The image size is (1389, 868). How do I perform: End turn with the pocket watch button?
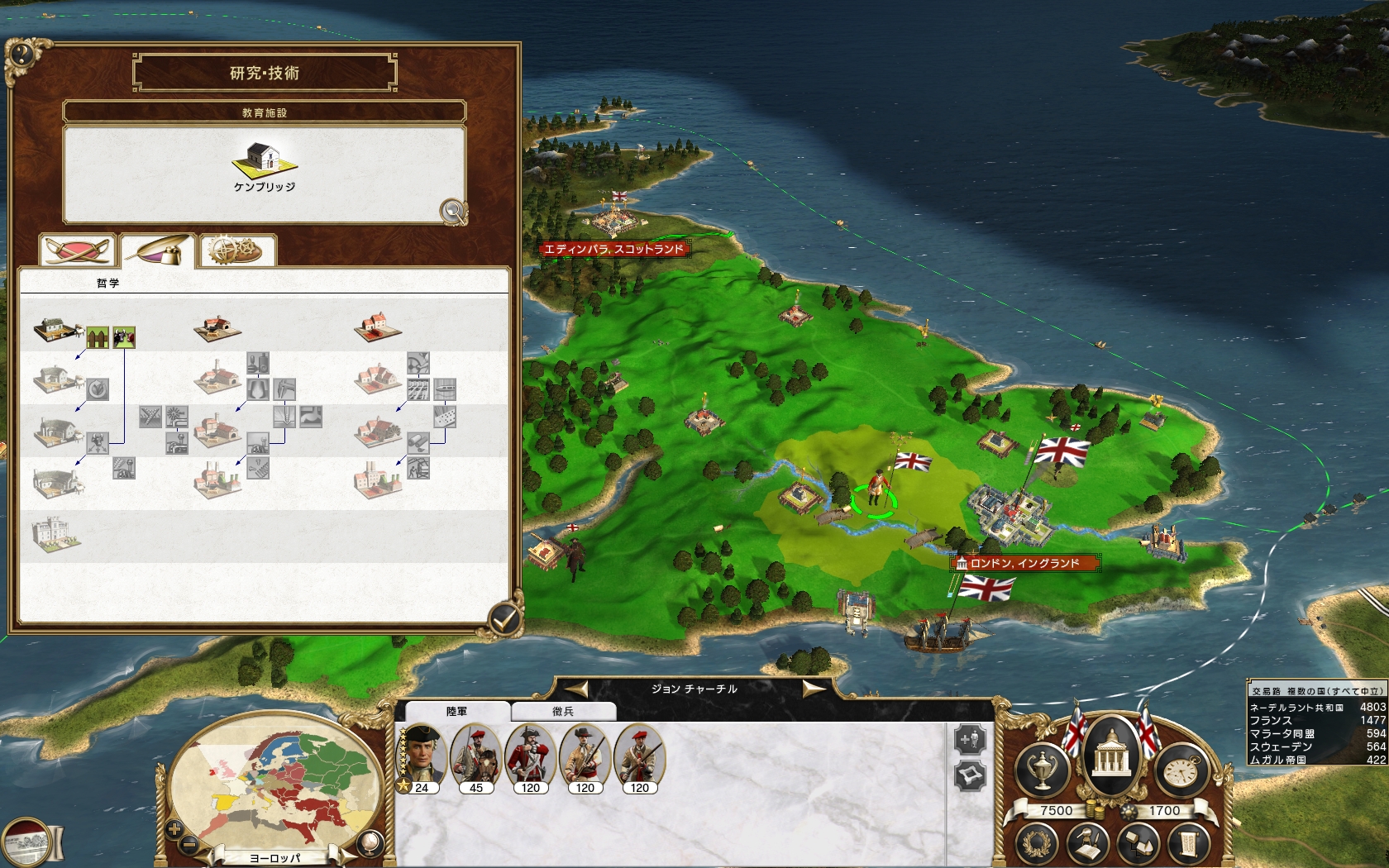pos(1181,772)
